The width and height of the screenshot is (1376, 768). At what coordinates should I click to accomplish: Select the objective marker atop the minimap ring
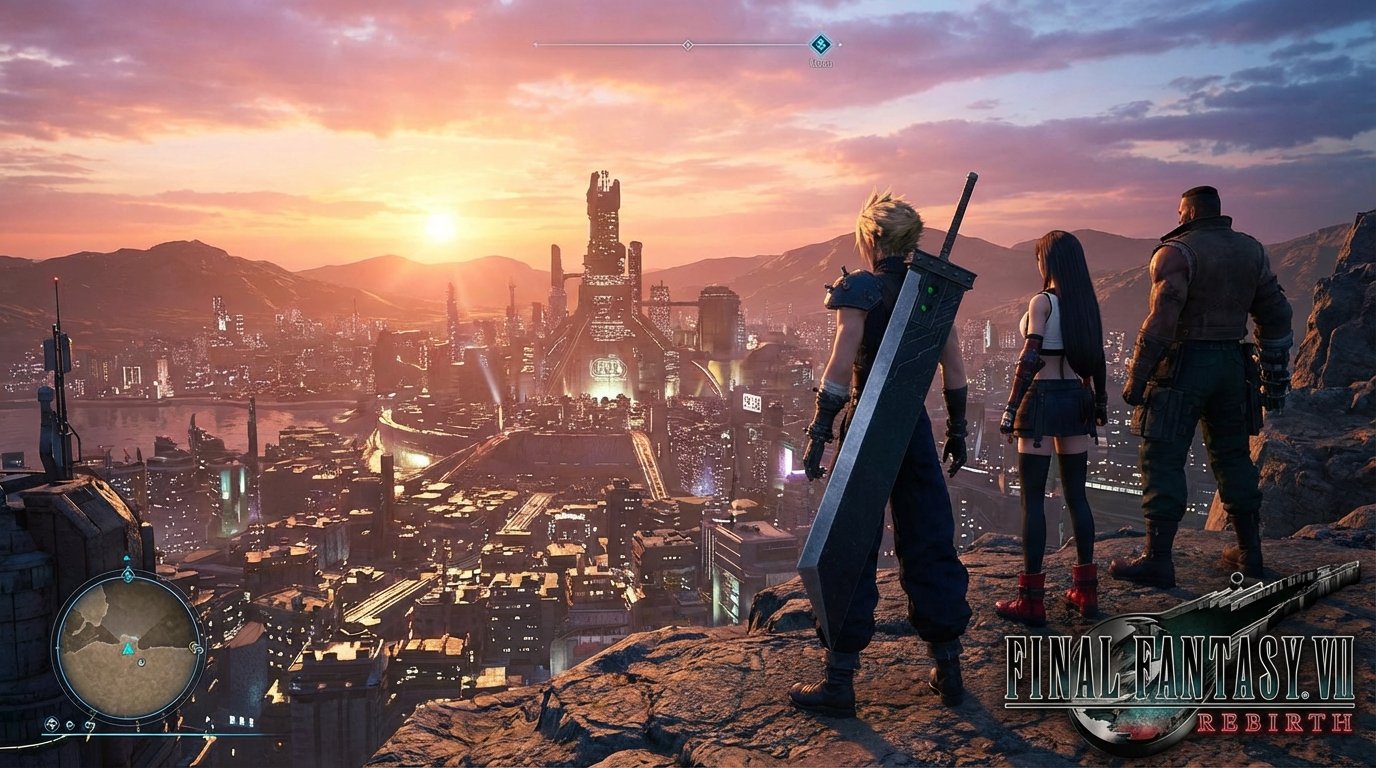pyautogui.click(x=127, y=575)
